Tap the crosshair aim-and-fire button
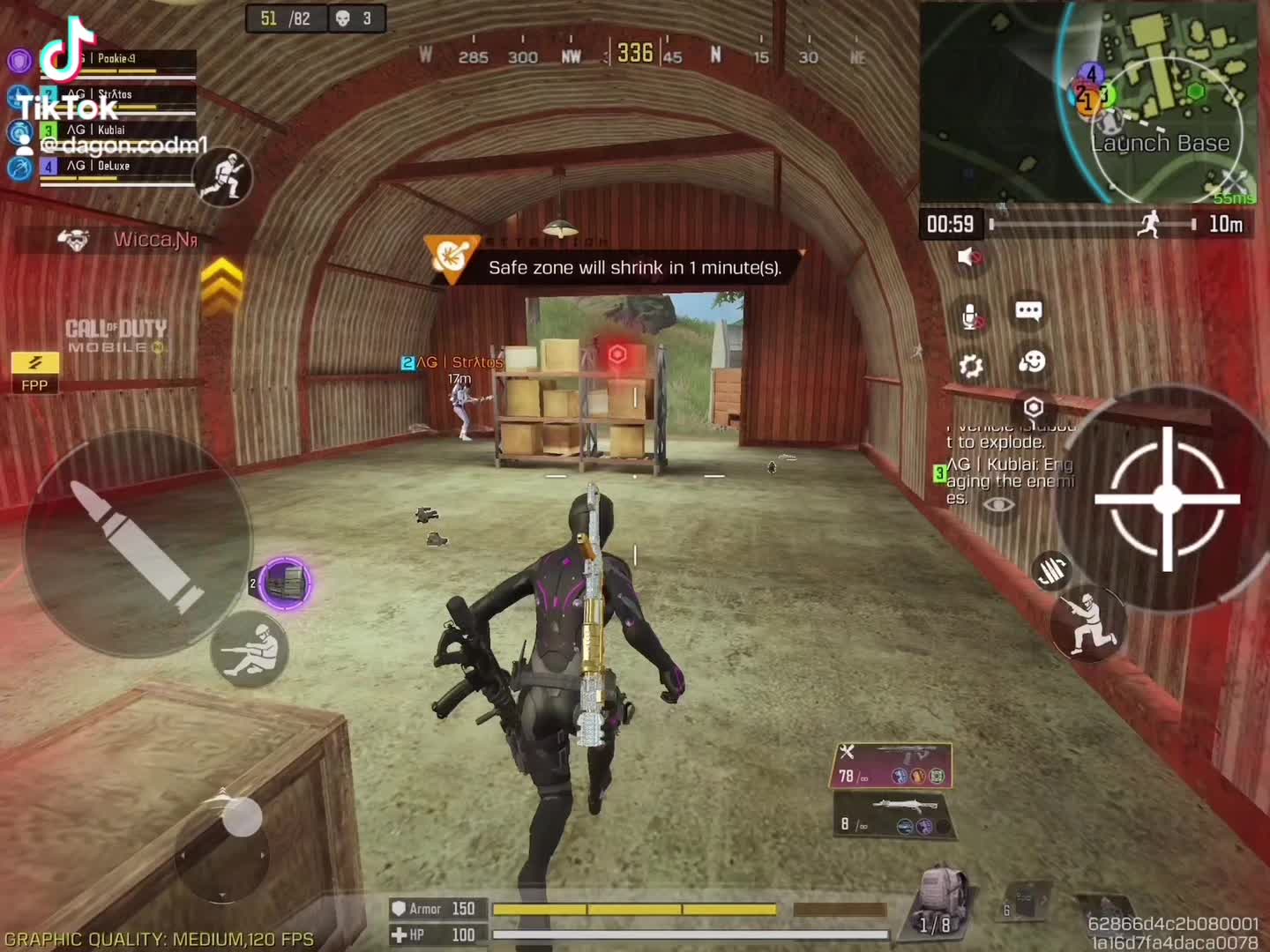Screen dimensions: 1270x952 click(x=1166, y=499)
